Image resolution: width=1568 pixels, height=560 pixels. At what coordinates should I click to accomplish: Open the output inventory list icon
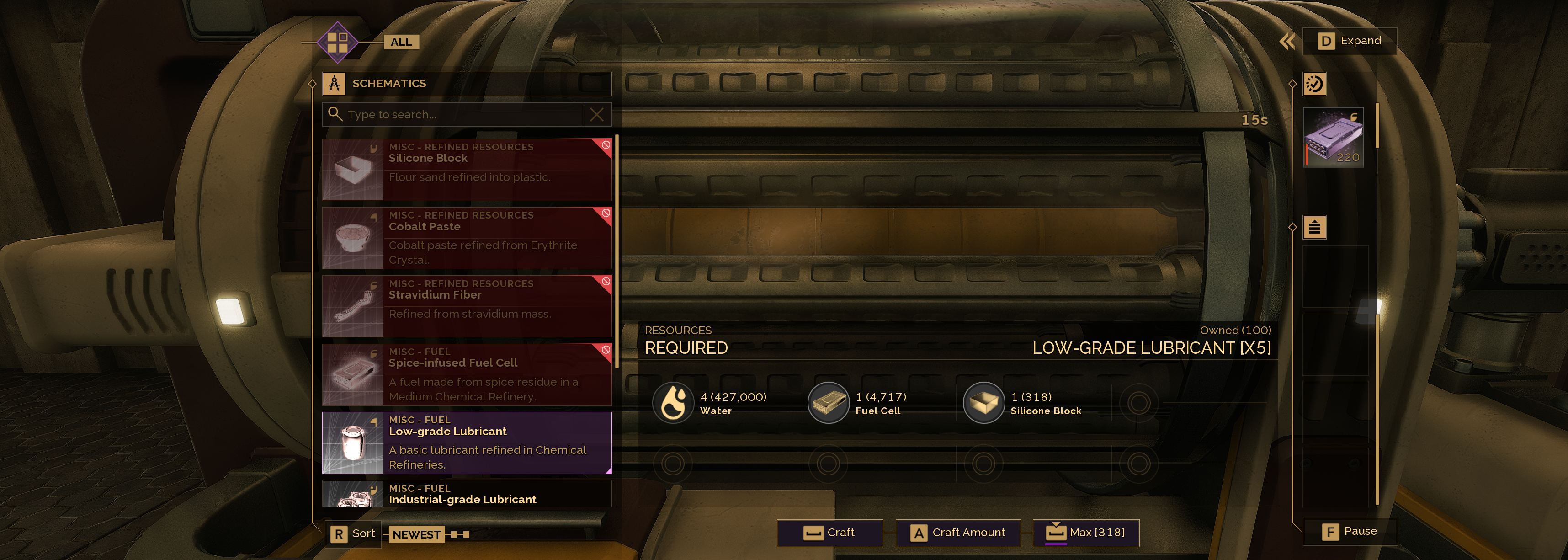coord(1314,228)
